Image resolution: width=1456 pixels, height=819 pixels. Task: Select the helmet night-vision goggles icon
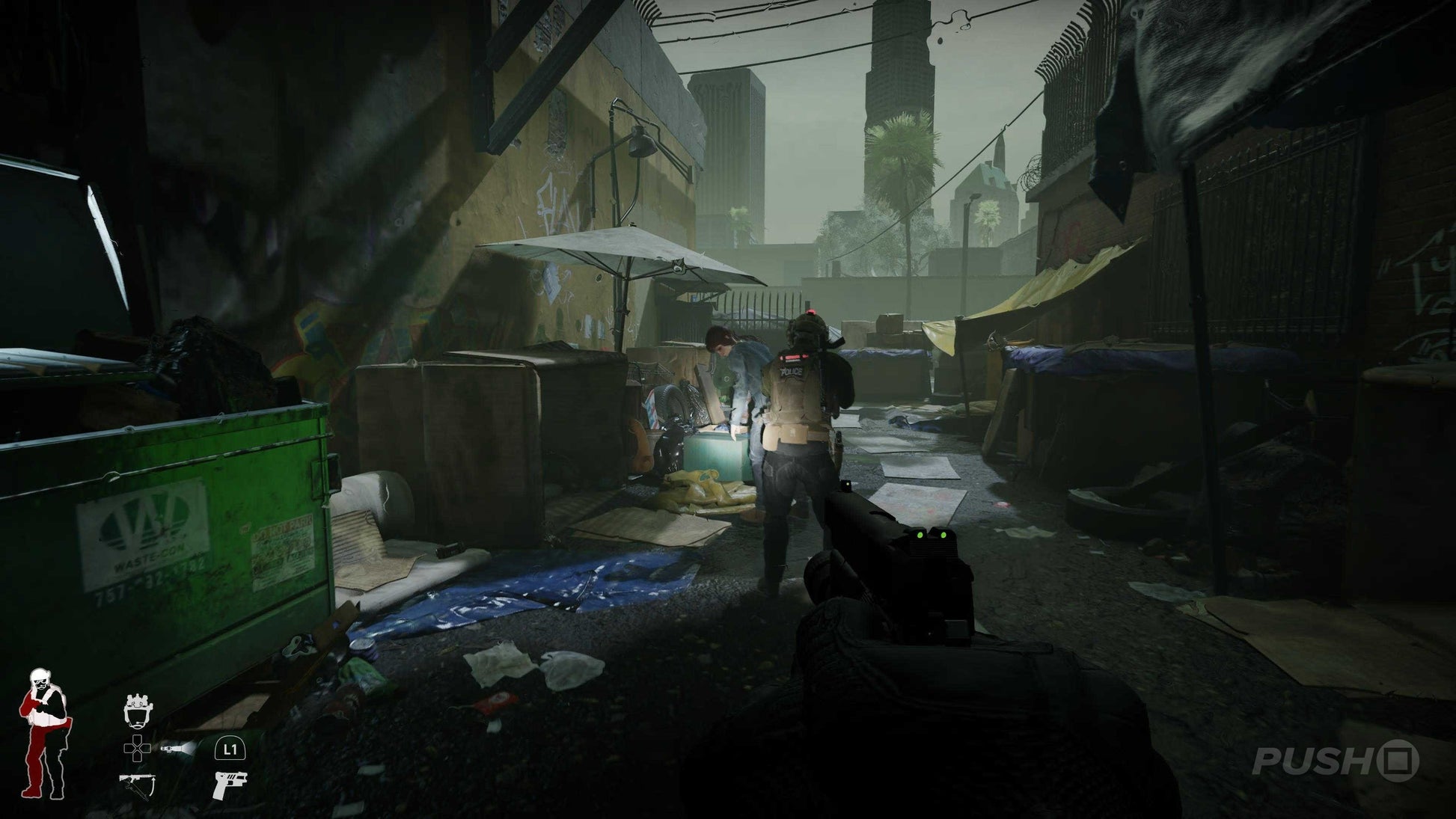[x=138, y=708]
